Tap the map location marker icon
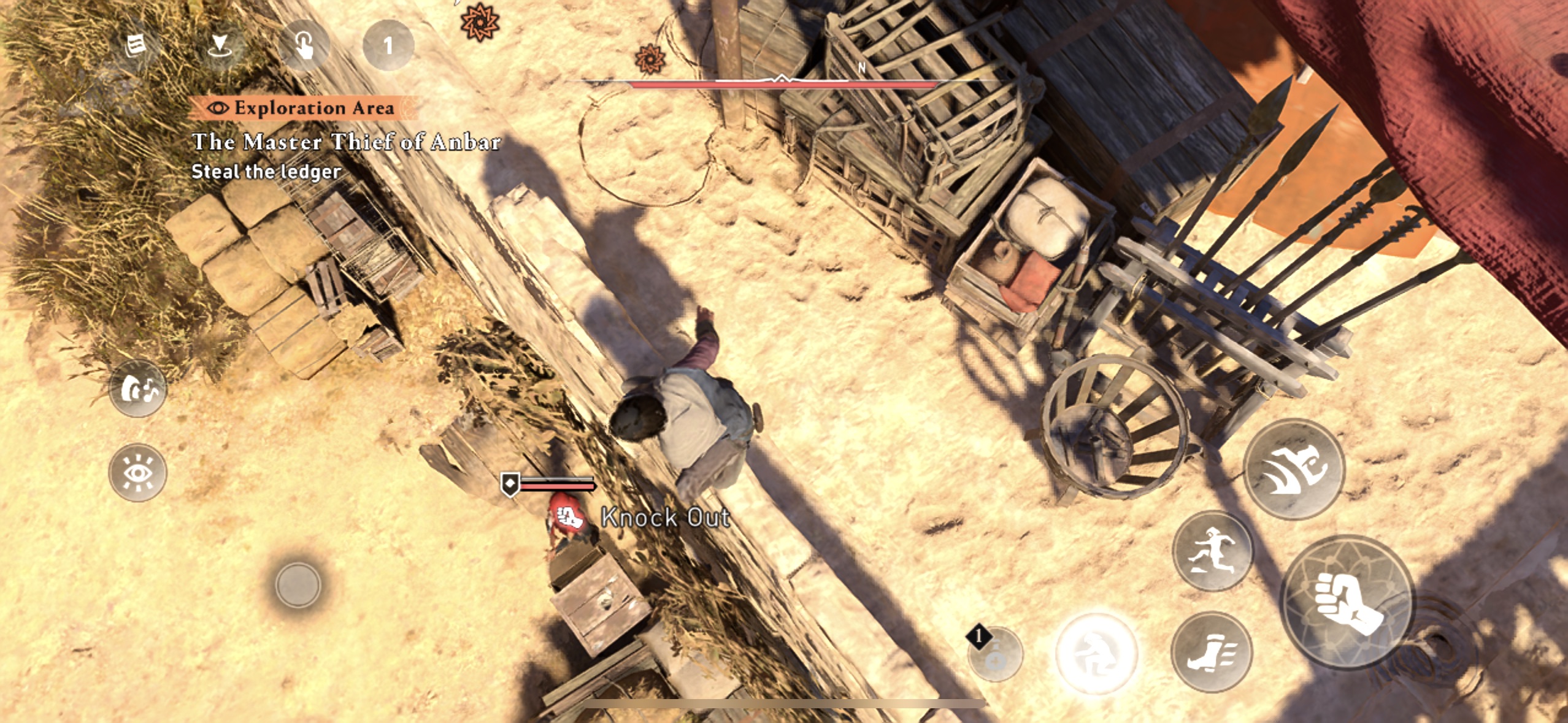Screen dimensions: 1568x723 pos(219,45)
